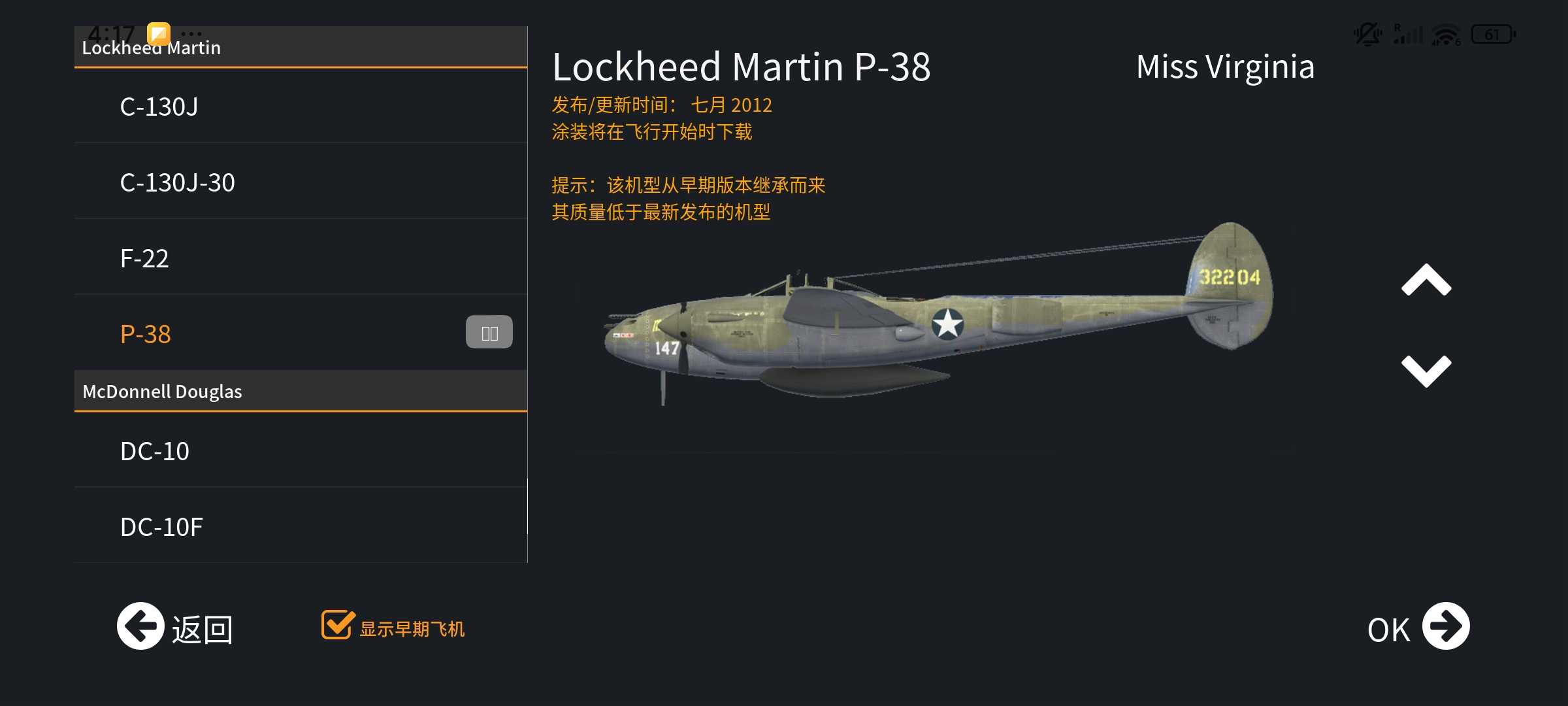Image resolution: width=1568 pixels, height=706 pixels.
Task: Show the next livery with down arrow
Action: [1426, 371]
